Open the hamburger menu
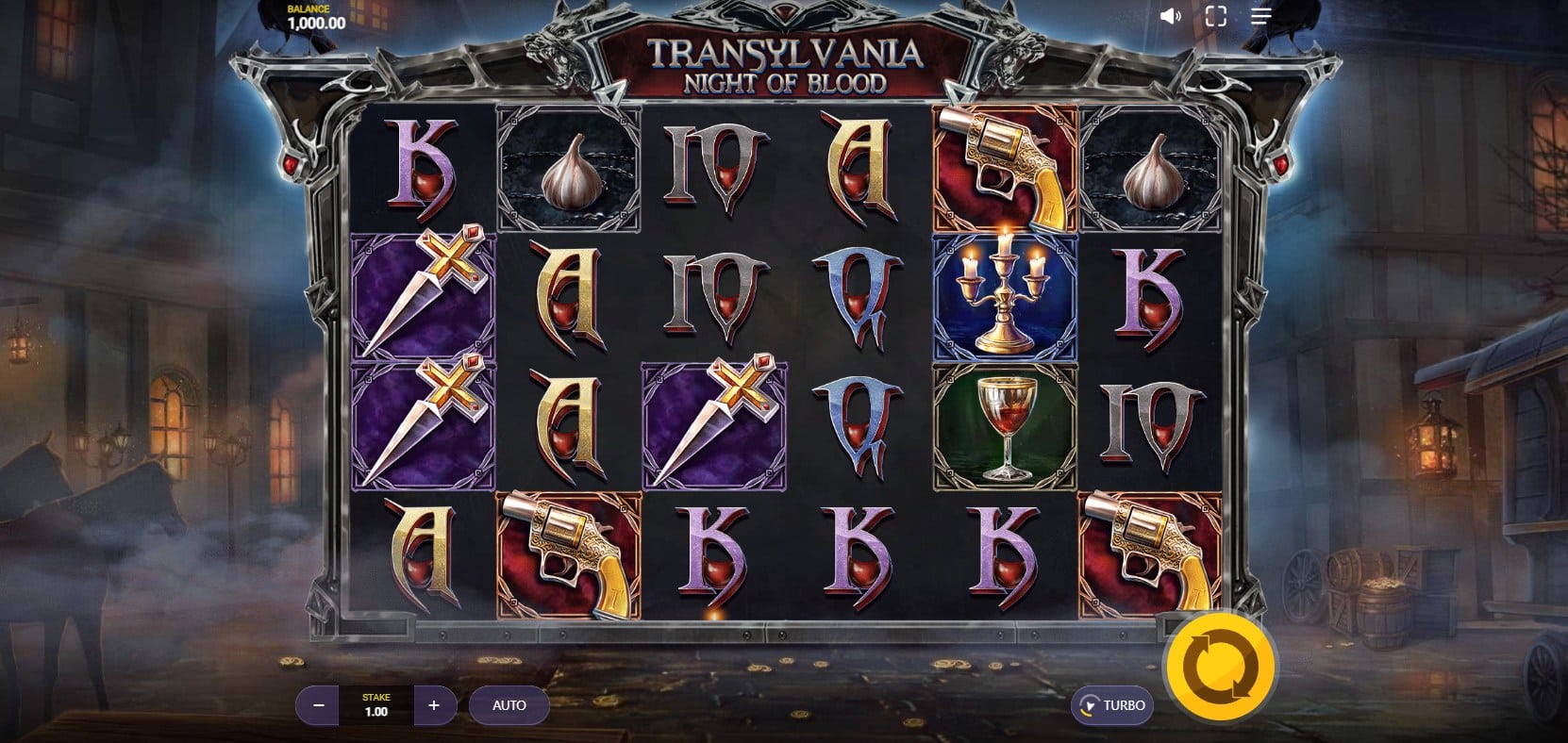This screenshot has height=743, width=1568. tap(1261, 17)
